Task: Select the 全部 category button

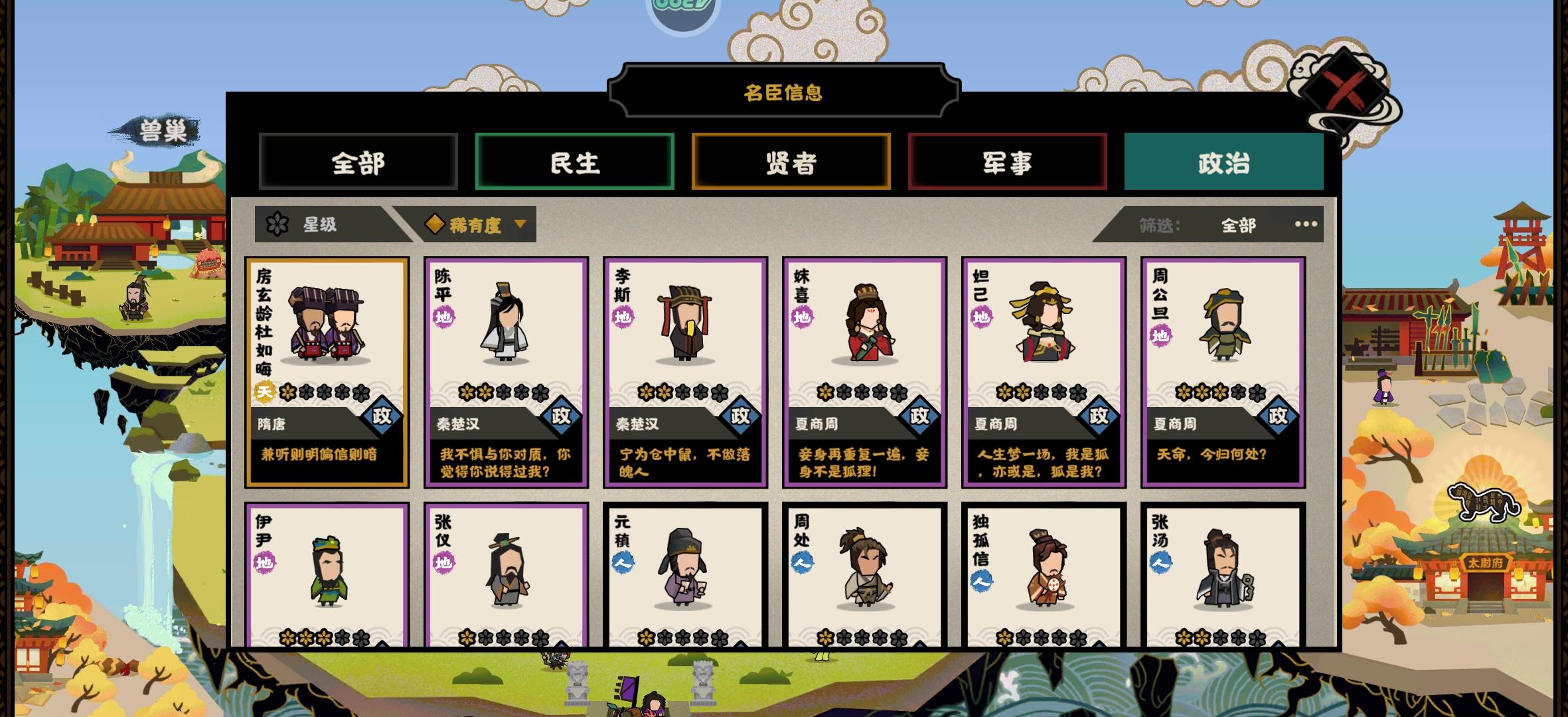Action: click(x=358, y=163)
